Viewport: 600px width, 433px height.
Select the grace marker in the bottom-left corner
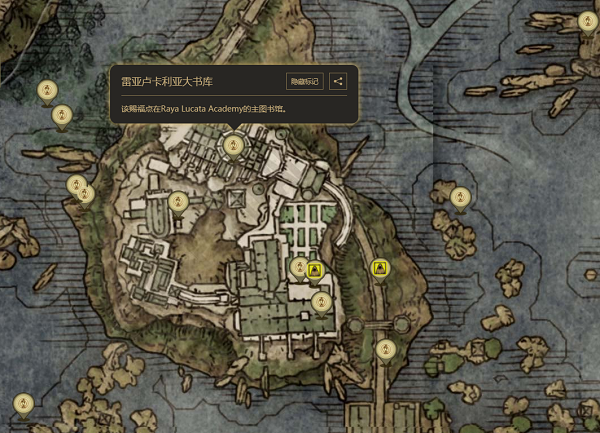22,404
